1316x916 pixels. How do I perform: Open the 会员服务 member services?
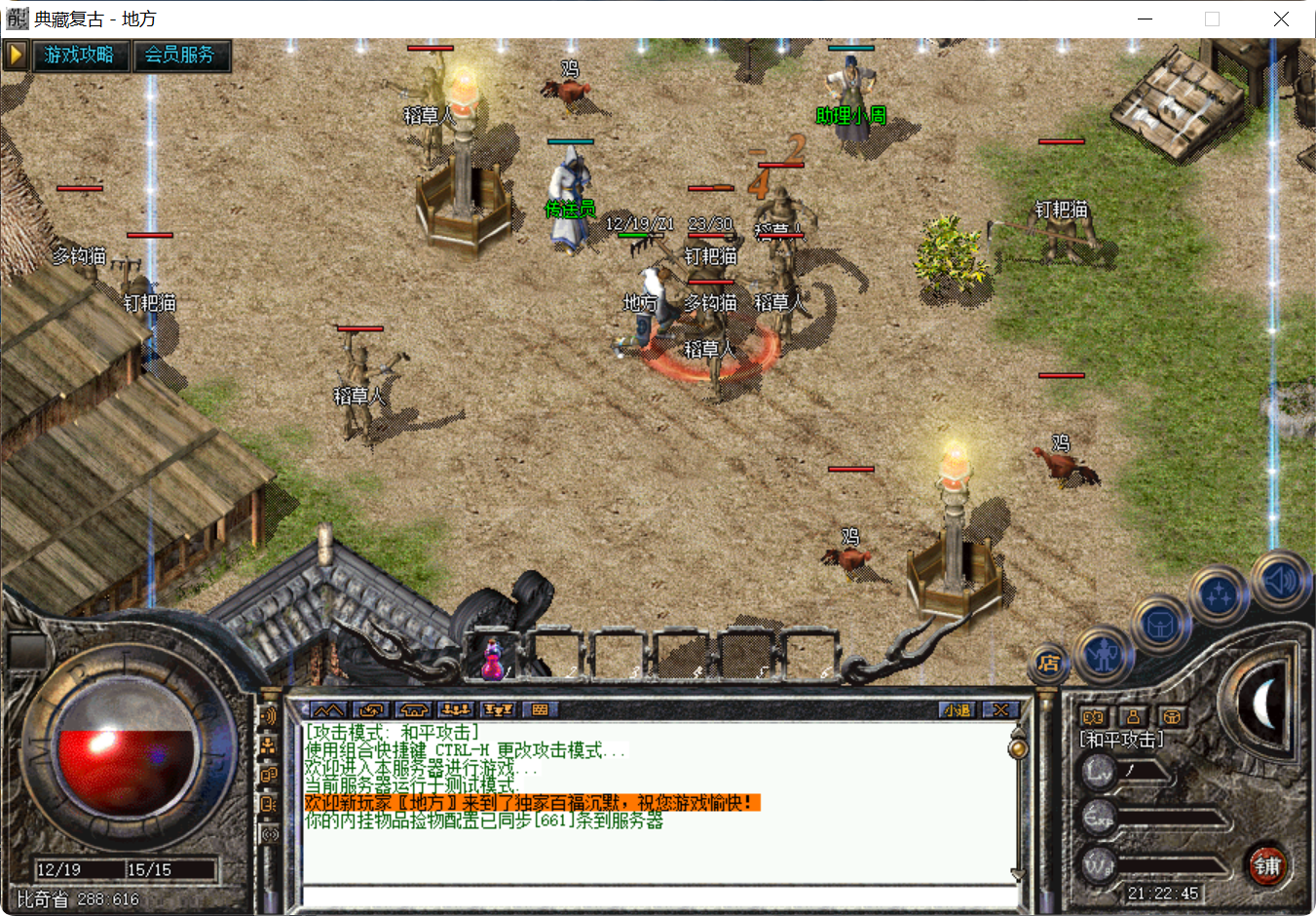coord(180,56)
